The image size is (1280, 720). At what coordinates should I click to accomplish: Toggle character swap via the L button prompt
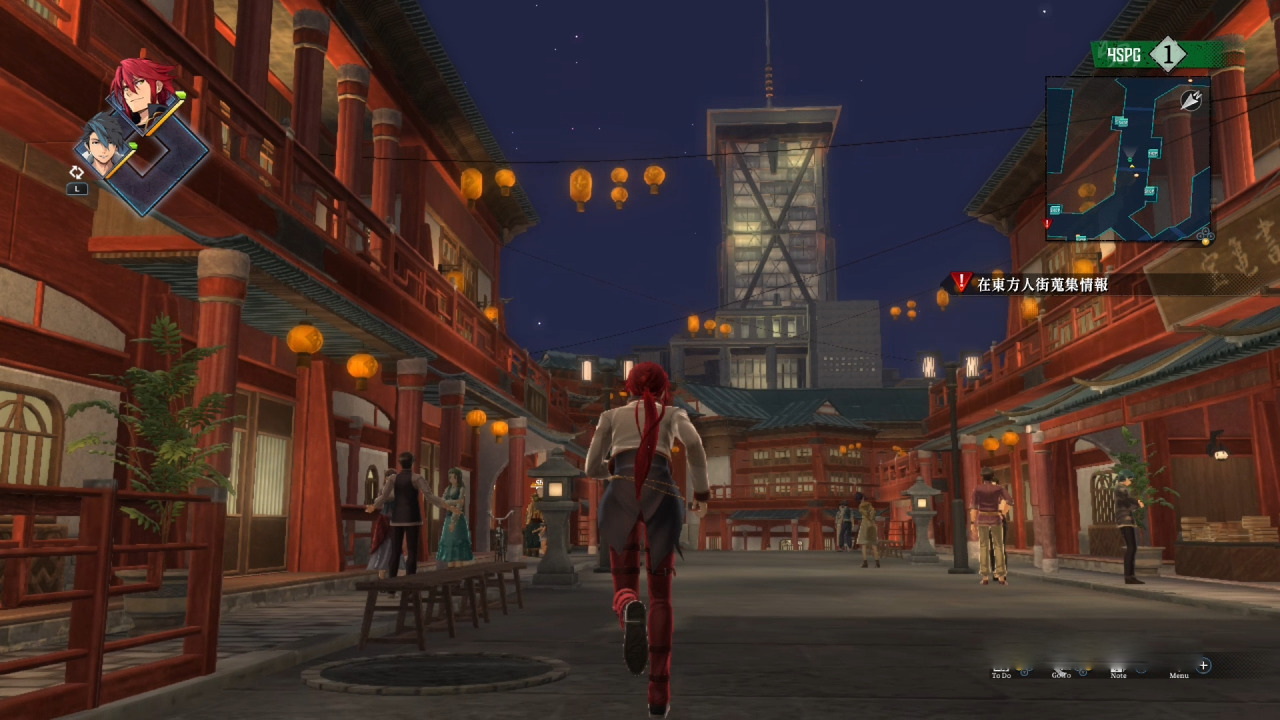[x=78, y=188]
